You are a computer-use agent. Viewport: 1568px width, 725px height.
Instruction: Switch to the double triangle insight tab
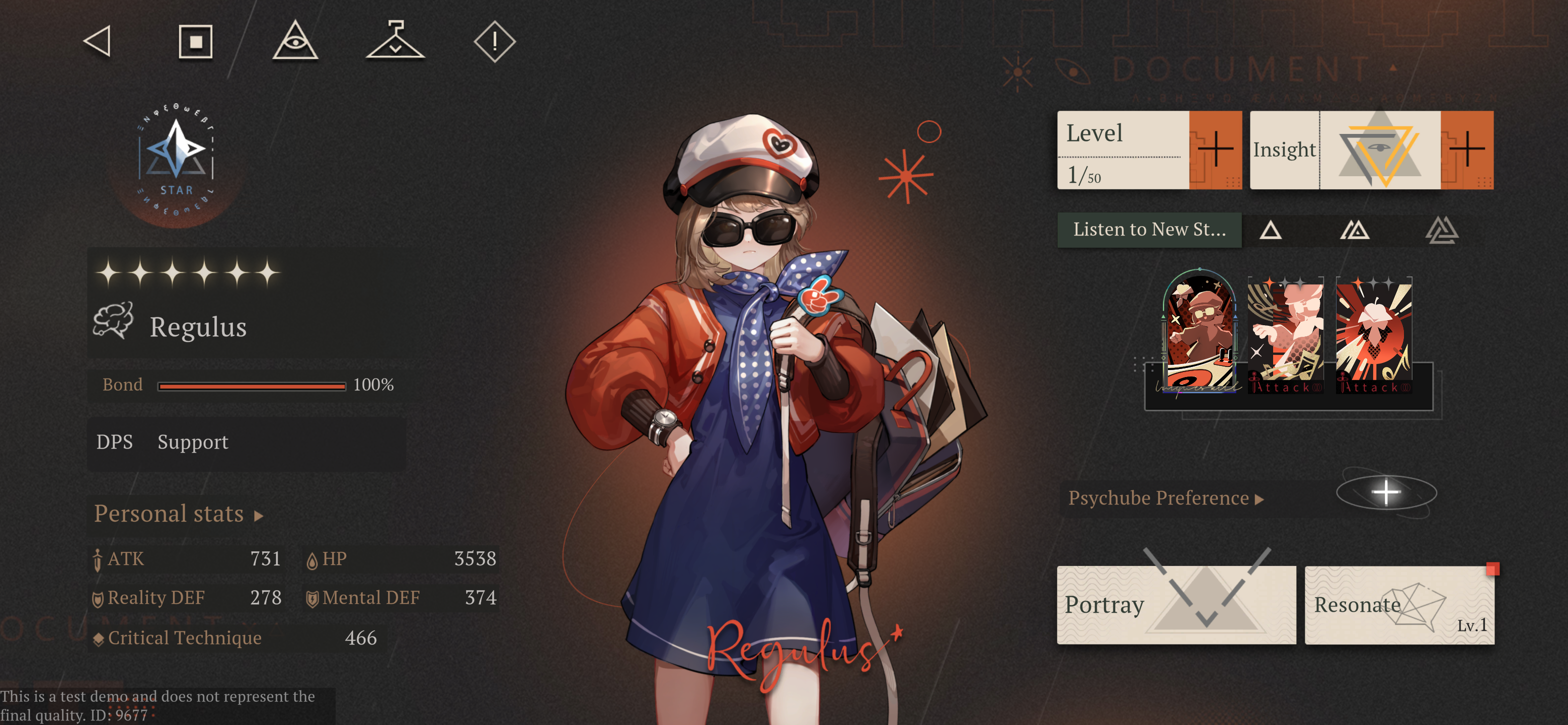(x=1355, y=230)
